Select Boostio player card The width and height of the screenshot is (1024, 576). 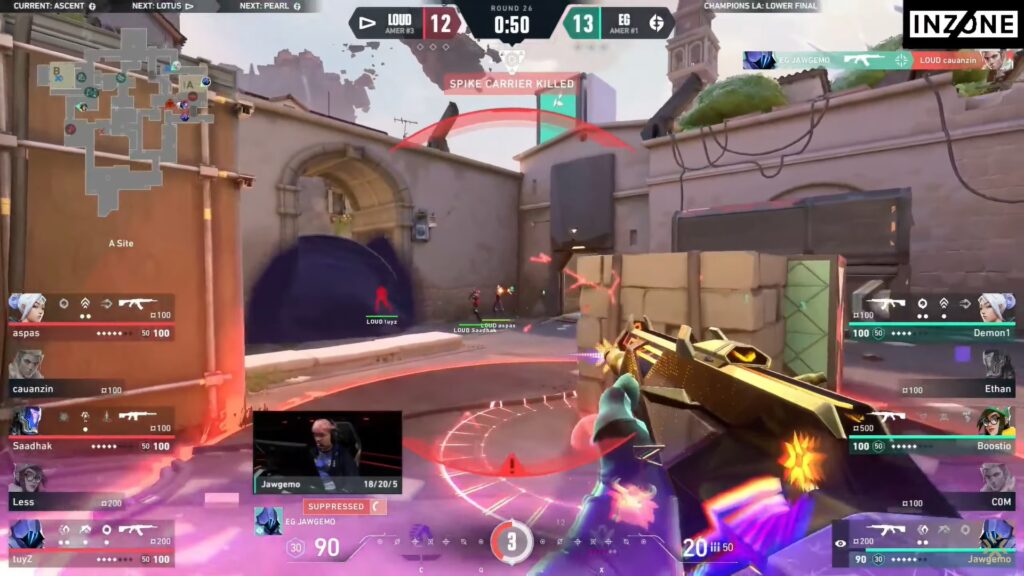pos(931,430)
